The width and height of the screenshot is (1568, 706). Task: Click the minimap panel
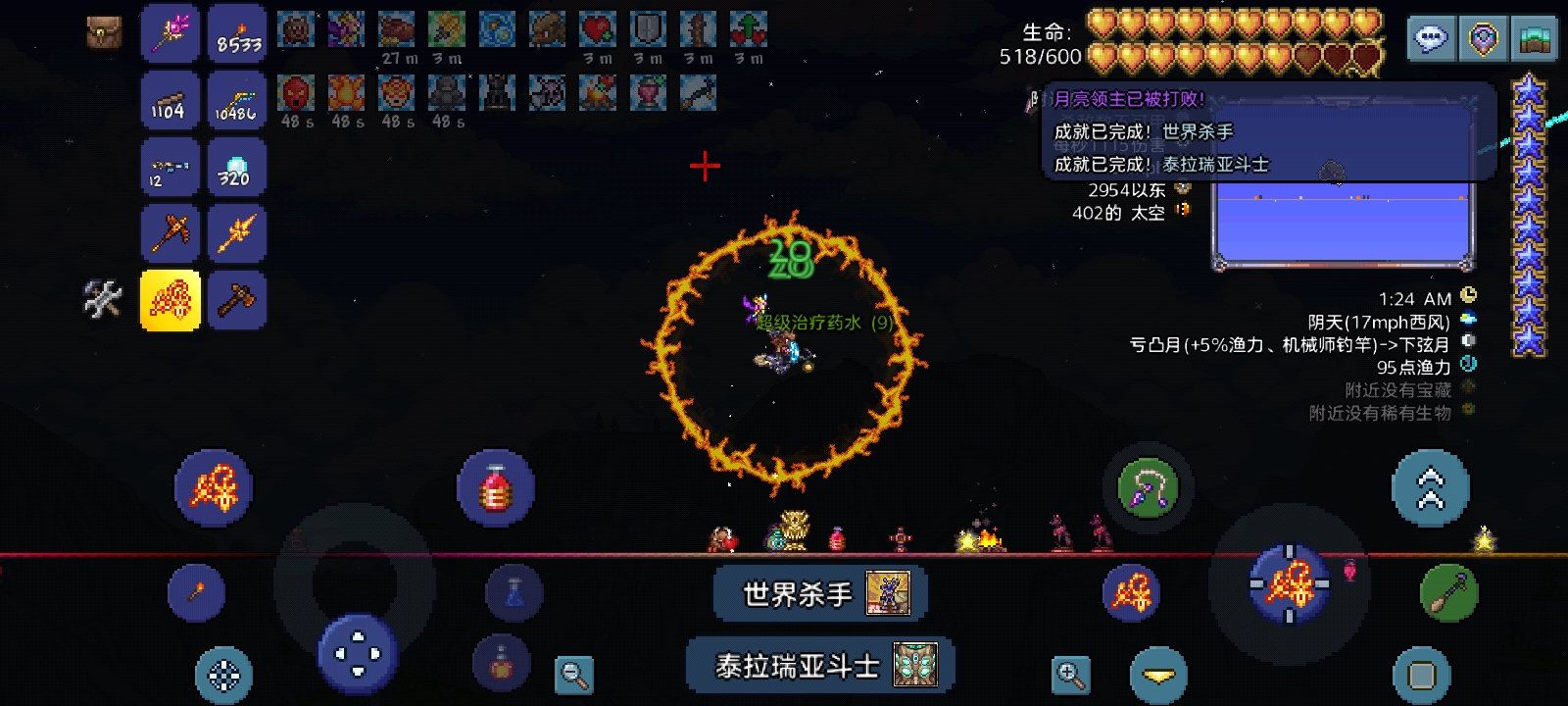1343,224
